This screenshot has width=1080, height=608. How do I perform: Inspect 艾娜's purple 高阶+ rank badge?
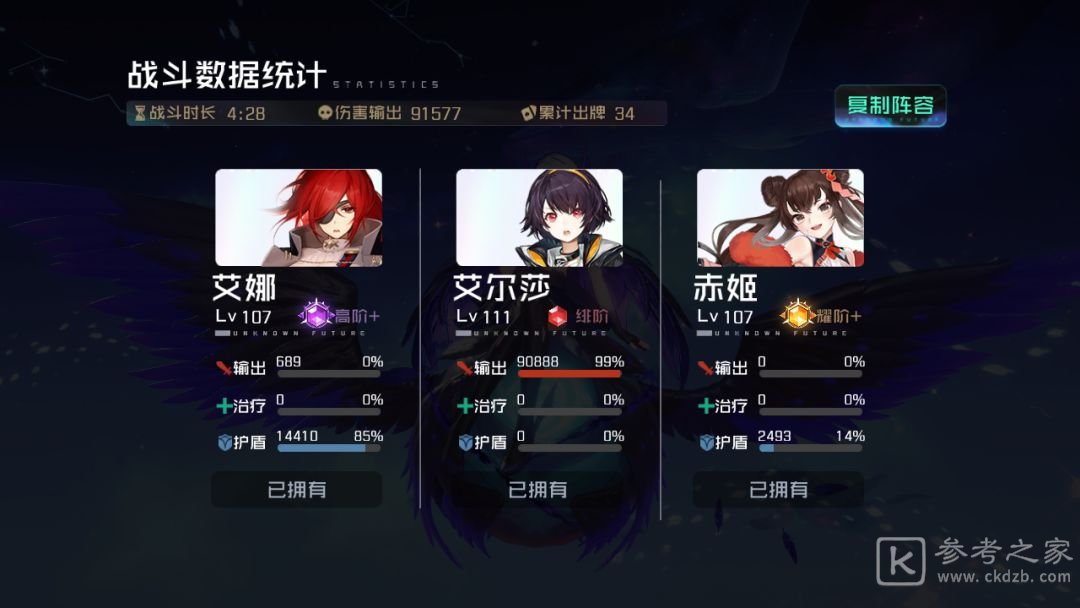point(318,317)
